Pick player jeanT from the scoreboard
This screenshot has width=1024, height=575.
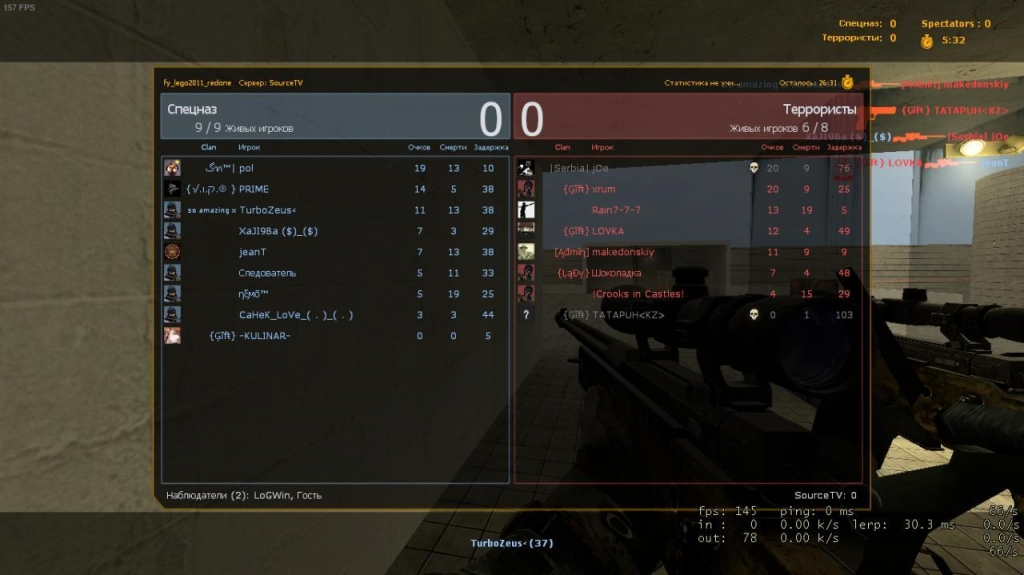pyautogui.click(x=253, y=252)
